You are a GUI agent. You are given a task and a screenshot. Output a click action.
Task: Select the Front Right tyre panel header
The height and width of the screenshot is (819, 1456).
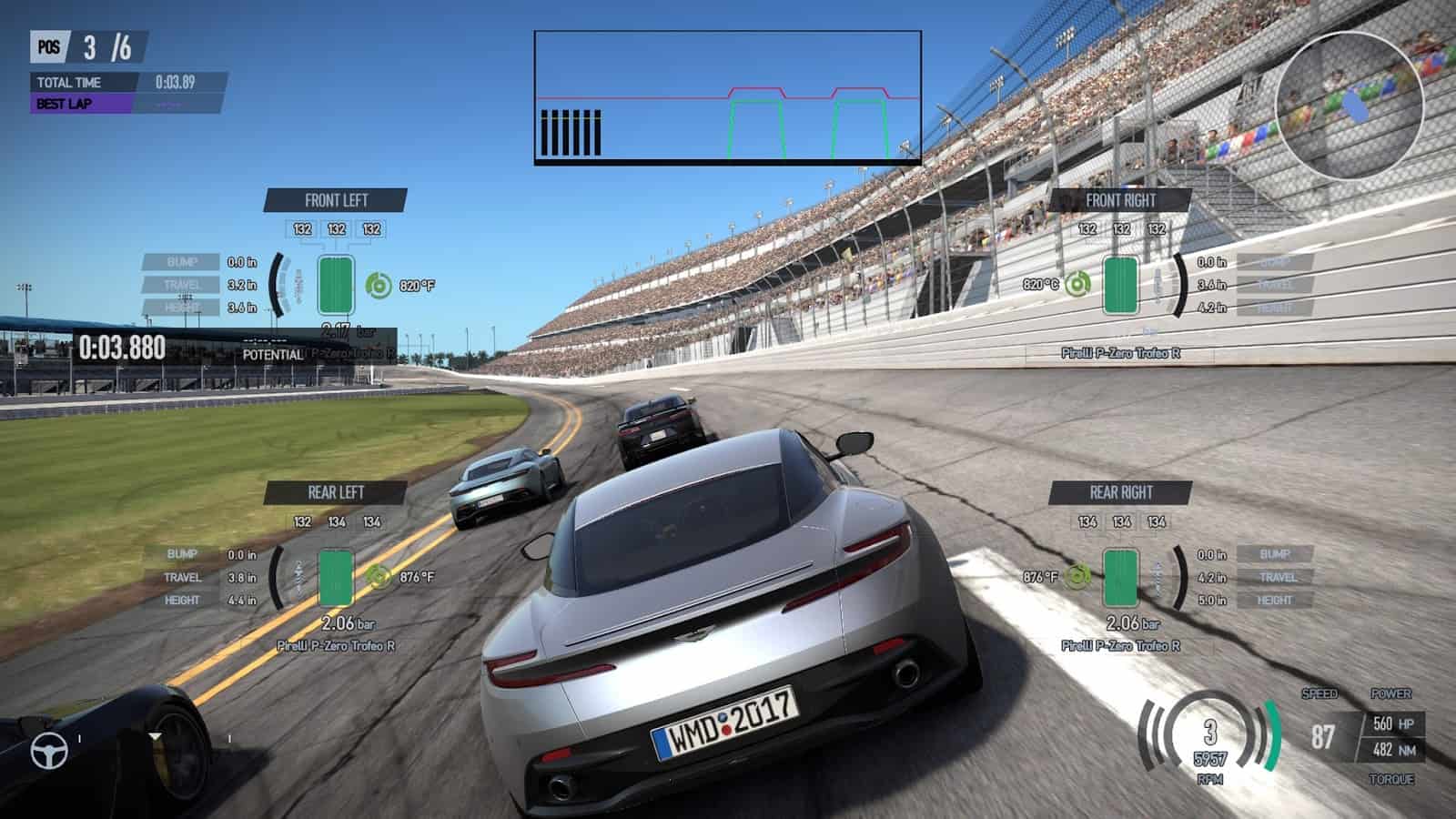(x=1120, y=200)
